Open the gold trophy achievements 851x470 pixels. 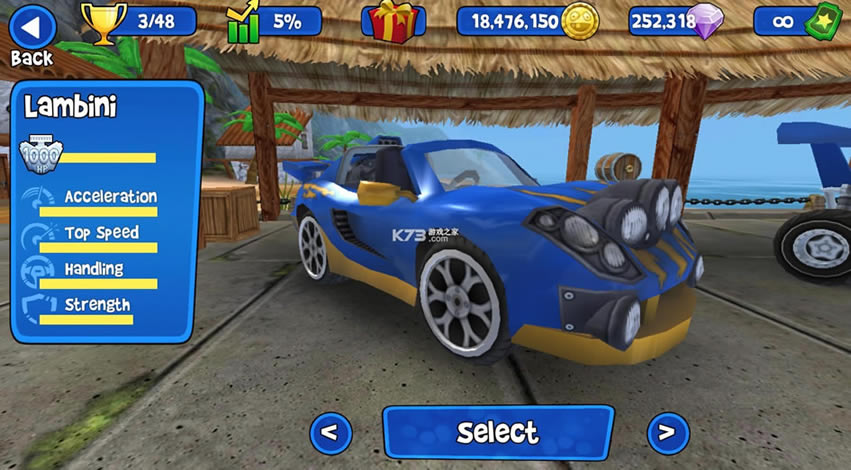pos(104,21)
